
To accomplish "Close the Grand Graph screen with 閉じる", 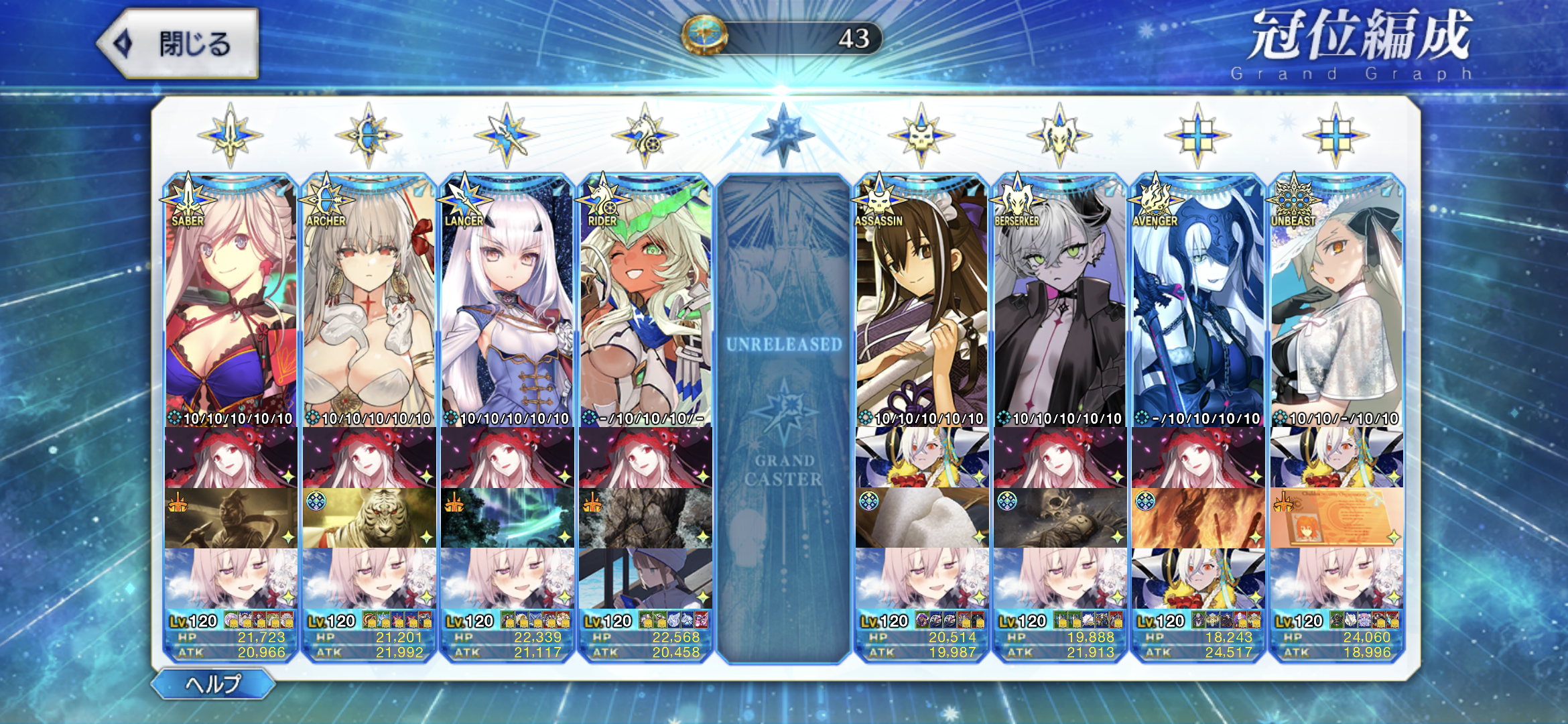I will tap(179, 44).
